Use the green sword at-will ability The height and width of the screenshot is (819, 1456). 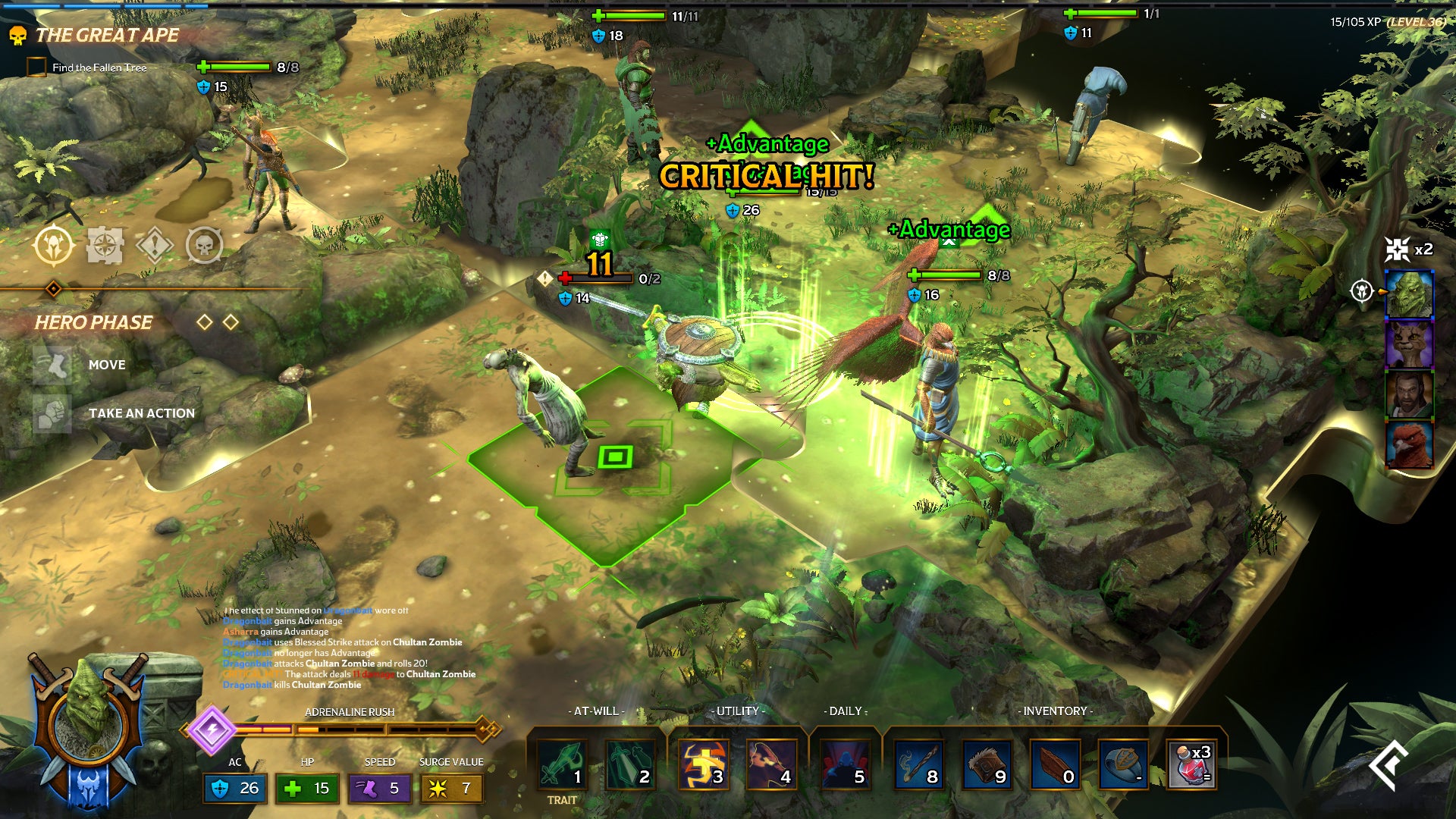(562, 764)
